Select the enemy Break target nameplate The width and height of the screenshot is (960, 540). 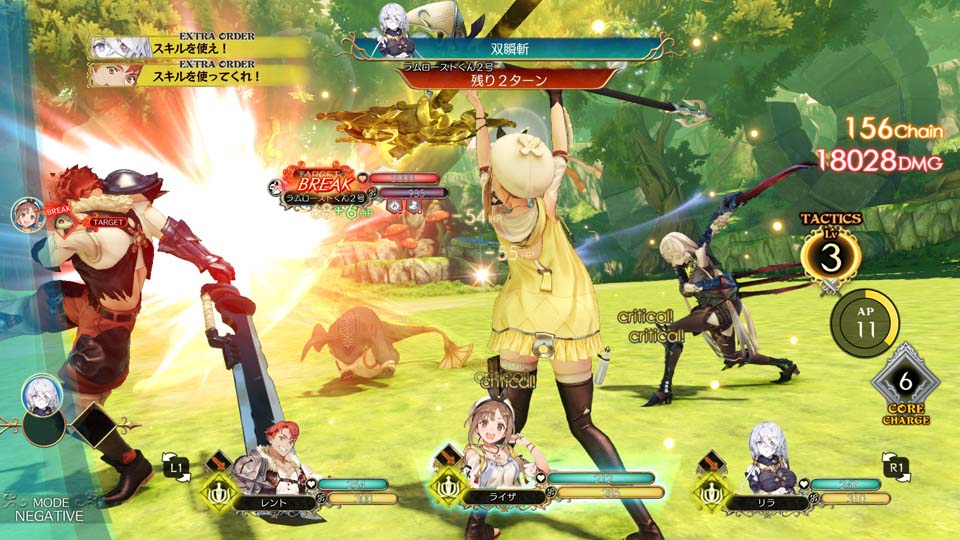[320, 189]
